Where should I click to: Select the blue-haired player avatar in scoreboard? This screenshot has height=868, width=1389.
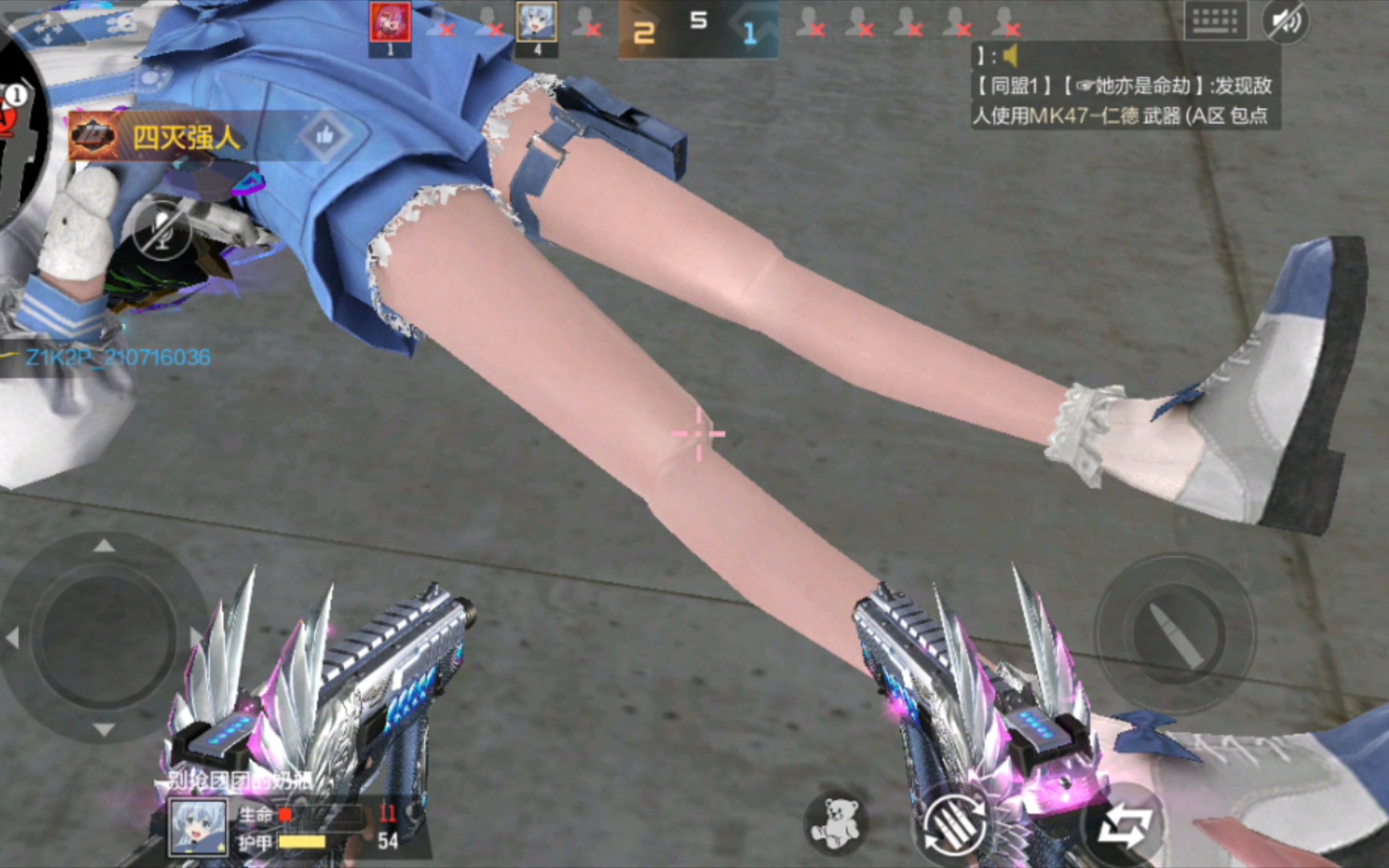click(x=537, y=24)
